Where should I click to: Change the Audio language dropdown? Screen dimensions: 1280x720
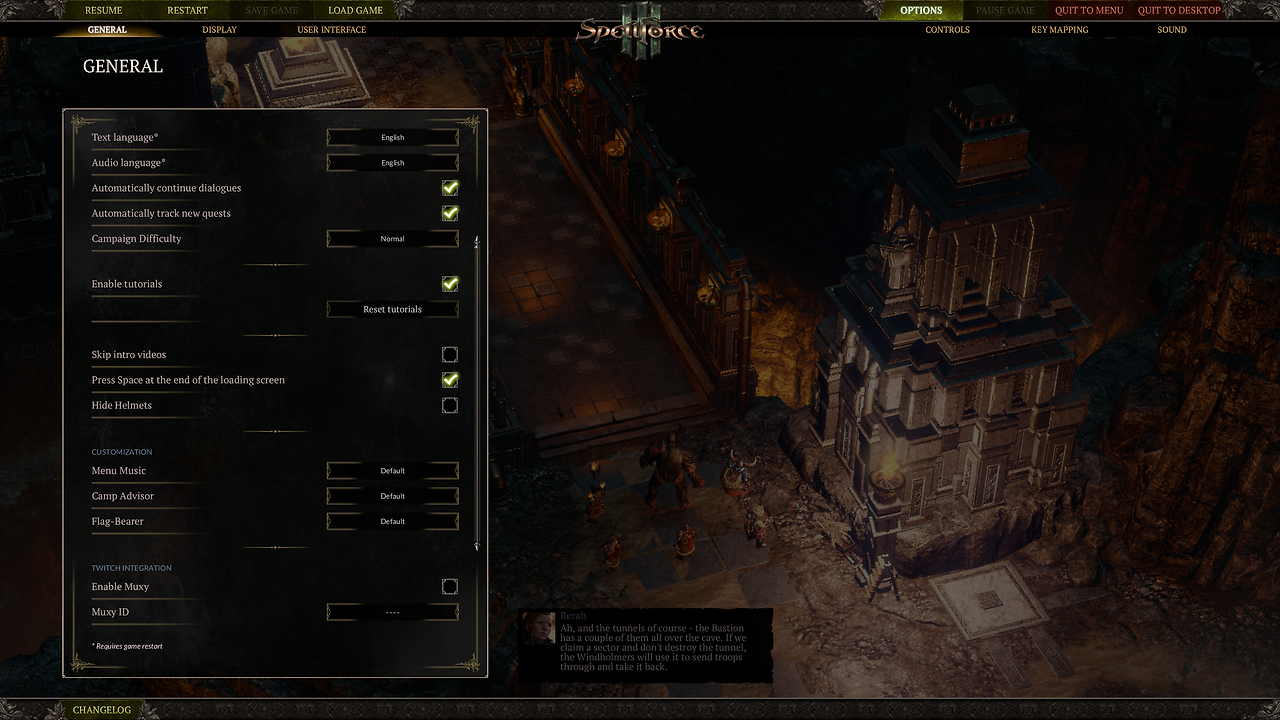point(392,163)
